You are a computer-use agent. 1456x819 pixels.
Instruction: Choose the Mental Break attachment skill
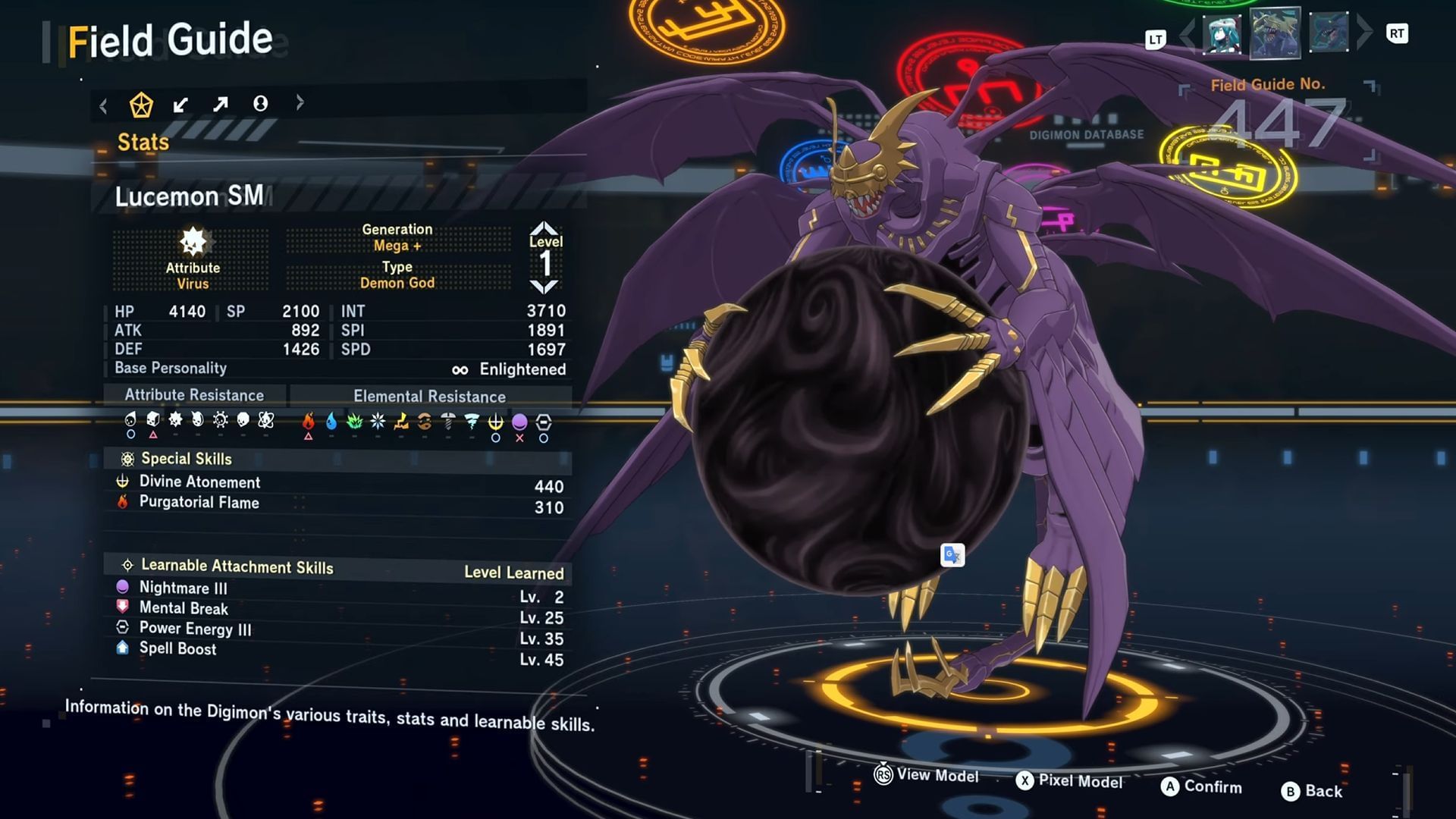pos(183,608)
